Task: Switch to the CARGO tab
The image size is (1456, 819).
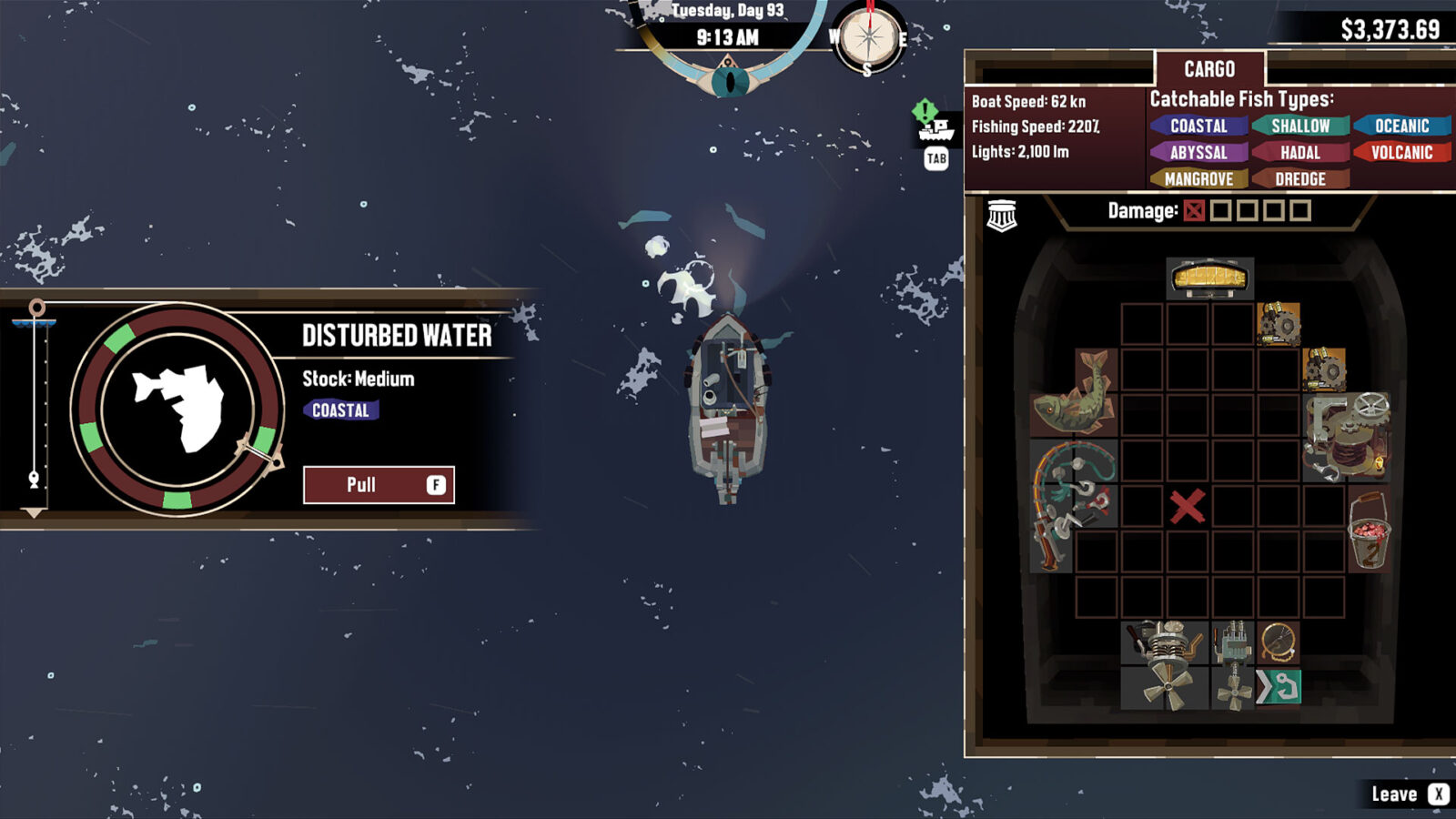Action: [x=1210, y=69]
